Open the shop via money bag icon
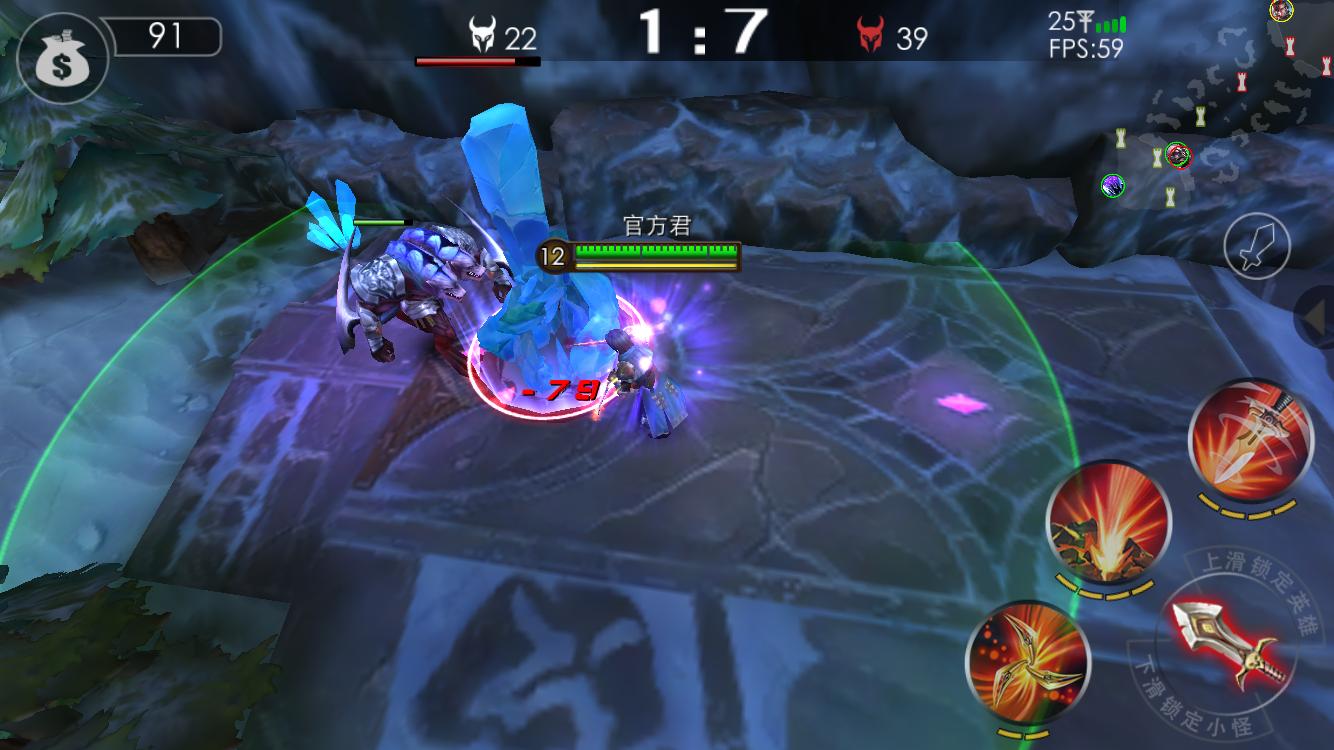 (60, 58)
